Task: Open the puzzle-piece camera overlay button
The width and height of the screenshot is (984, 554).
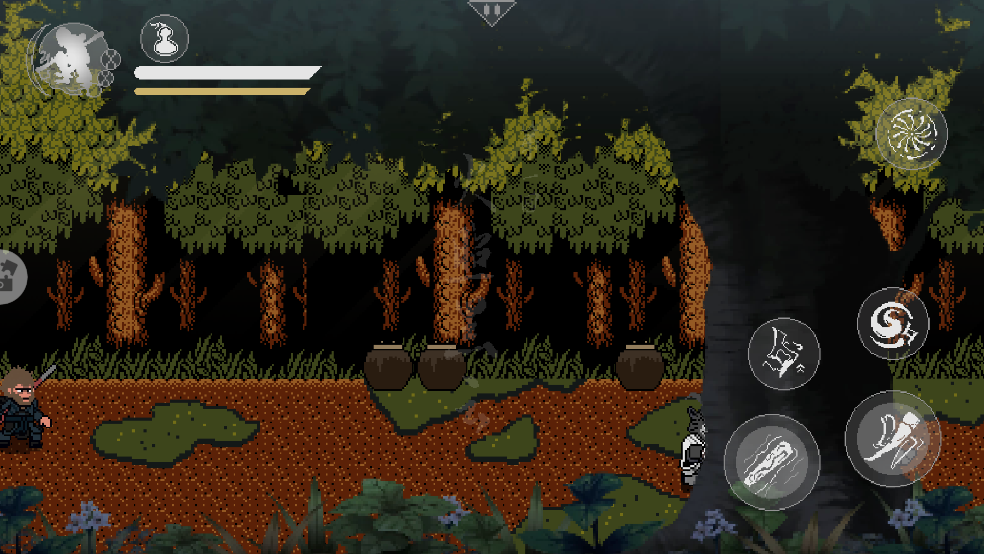Action: pos(10,277)
